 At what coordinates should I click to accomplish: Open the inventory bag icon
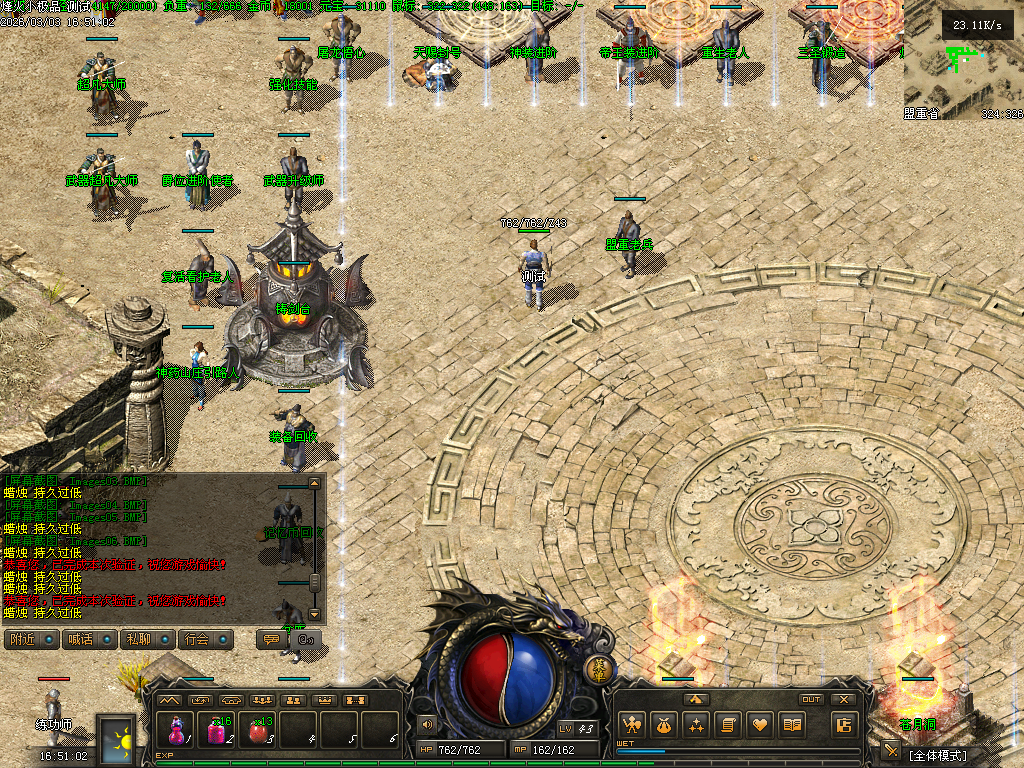[663, 724]
